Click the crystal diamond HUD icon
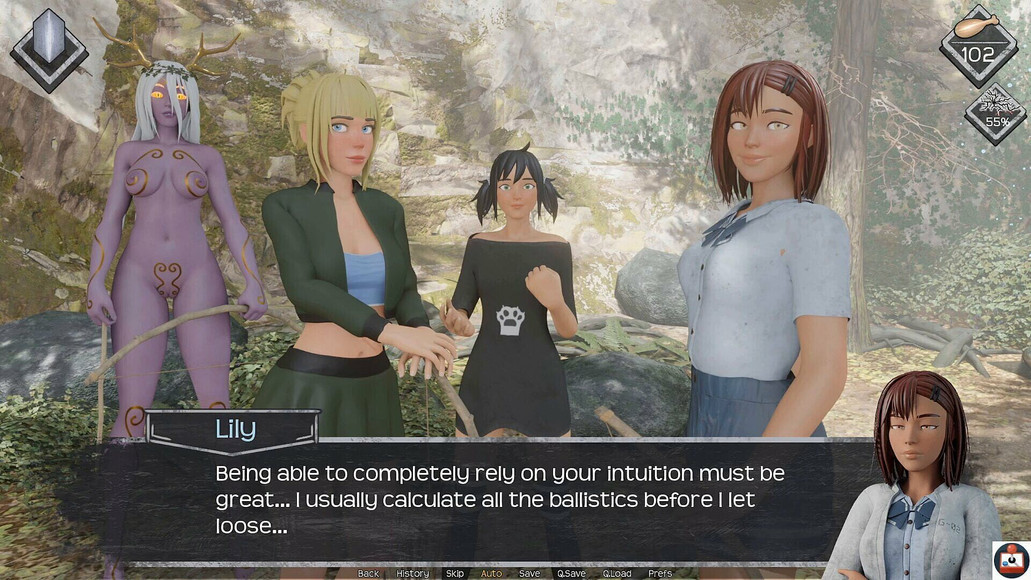 49,47
